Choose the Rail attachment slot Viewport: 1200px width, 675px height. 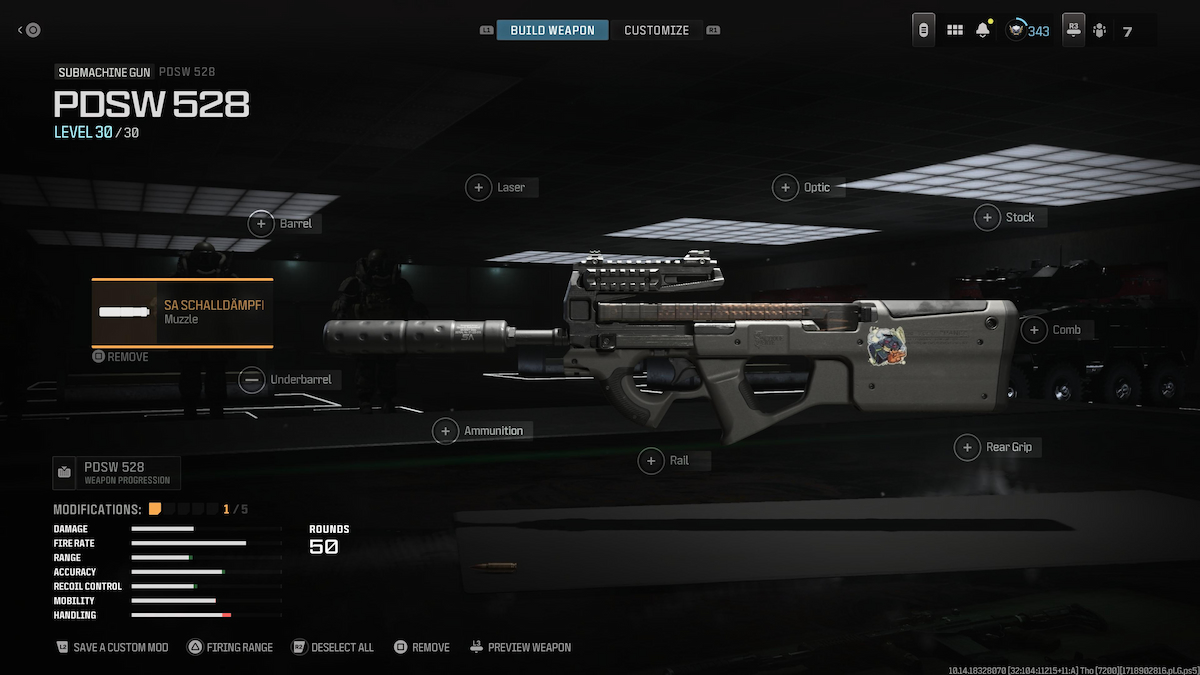(666, 461)
